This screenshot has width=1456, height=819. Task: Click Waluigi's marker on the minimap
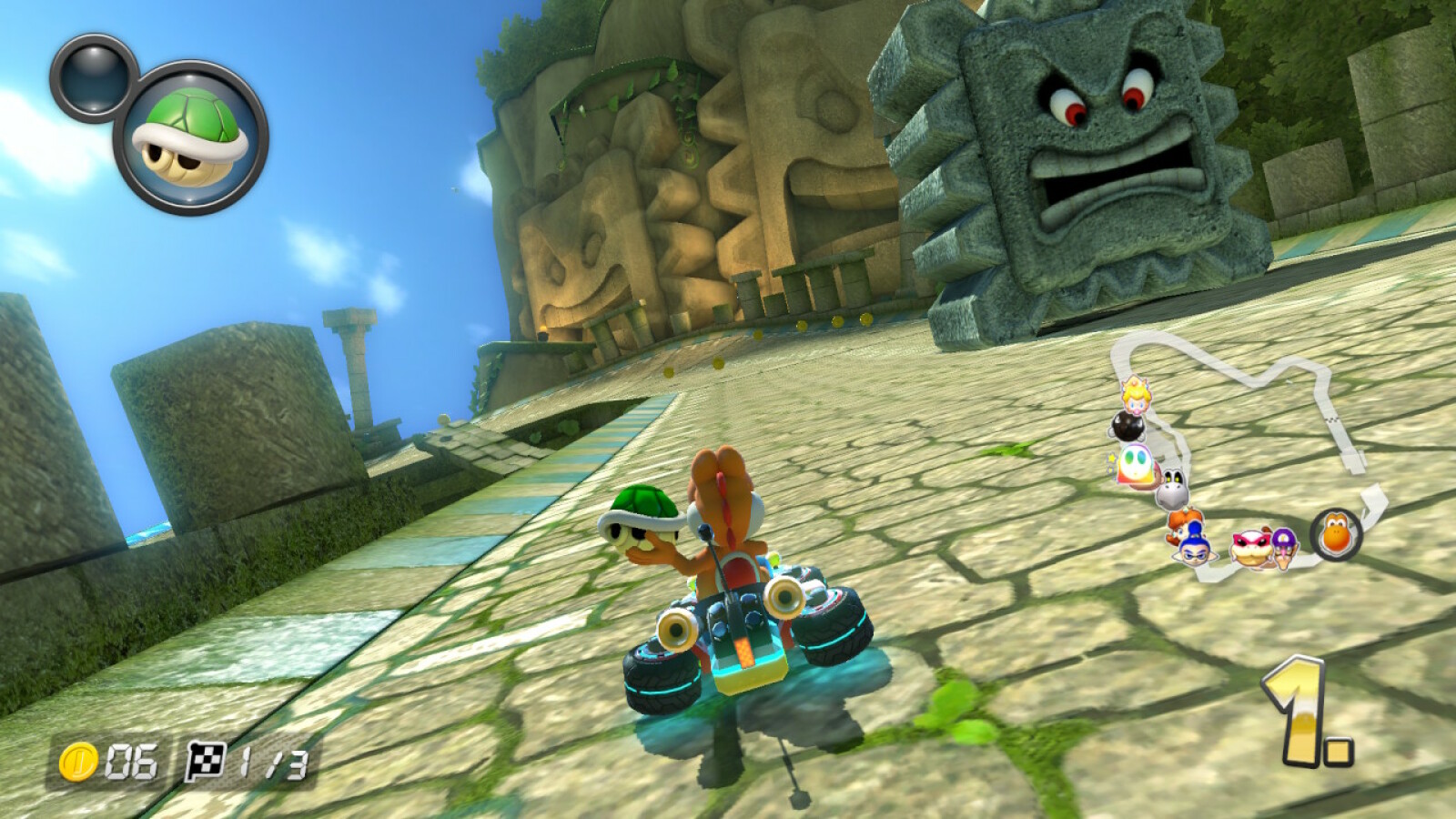(1283, 546)
